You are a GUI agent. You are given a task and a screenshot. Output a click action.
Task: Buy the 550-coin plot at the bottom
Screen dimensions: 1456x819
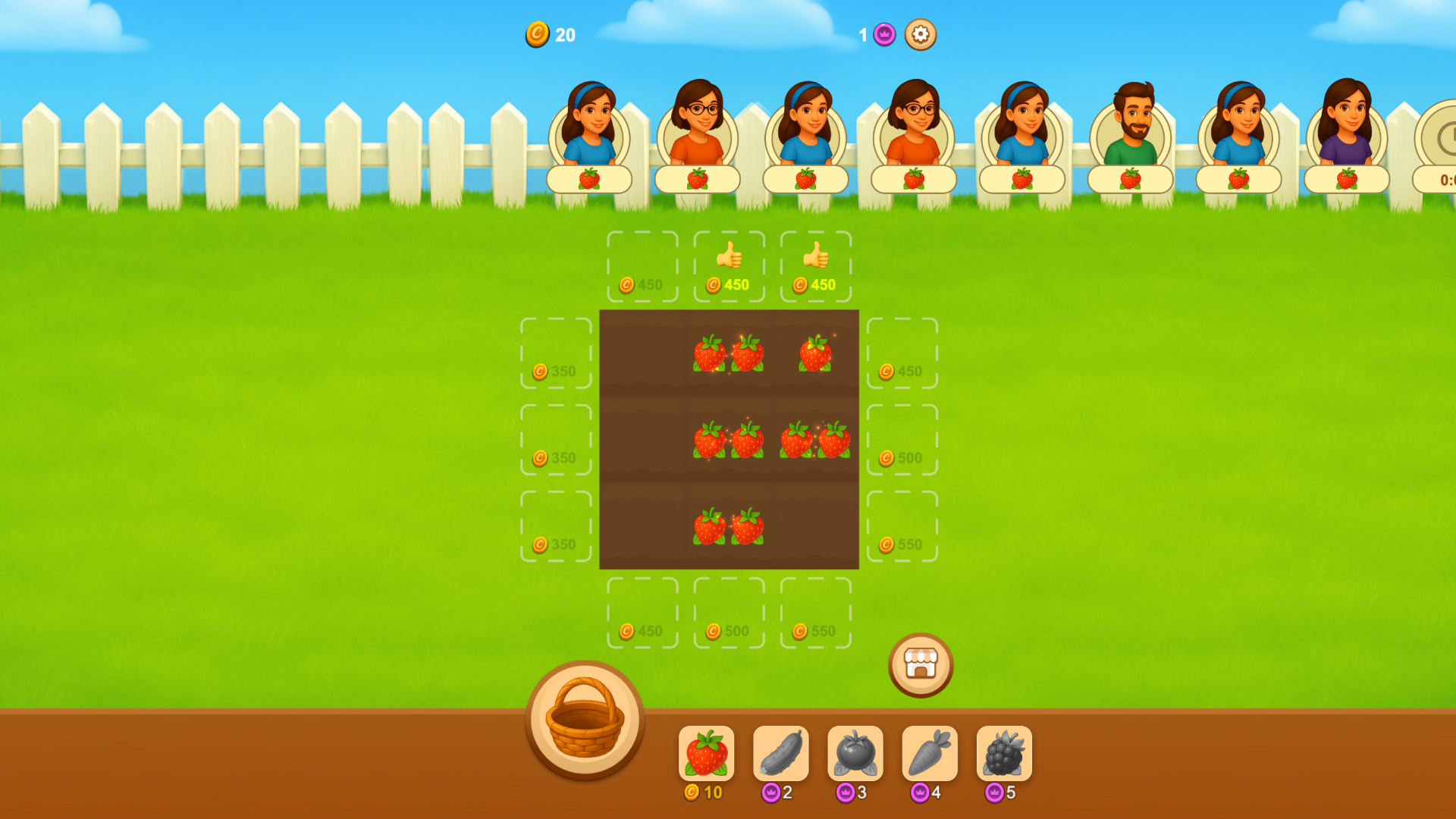815,614
